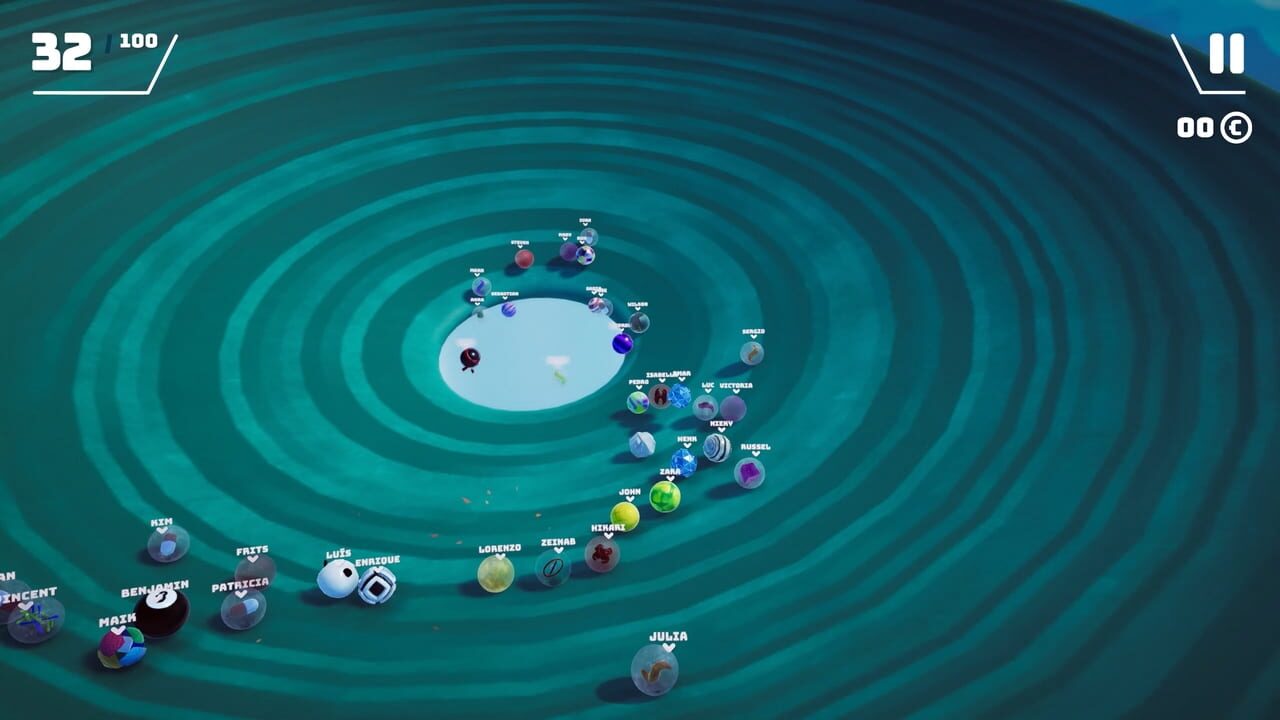Image resolution: width=1280 pixels, height=720 pixels.
Task: Click the heart marker above Victoria's marble
Action: point(736,390)
